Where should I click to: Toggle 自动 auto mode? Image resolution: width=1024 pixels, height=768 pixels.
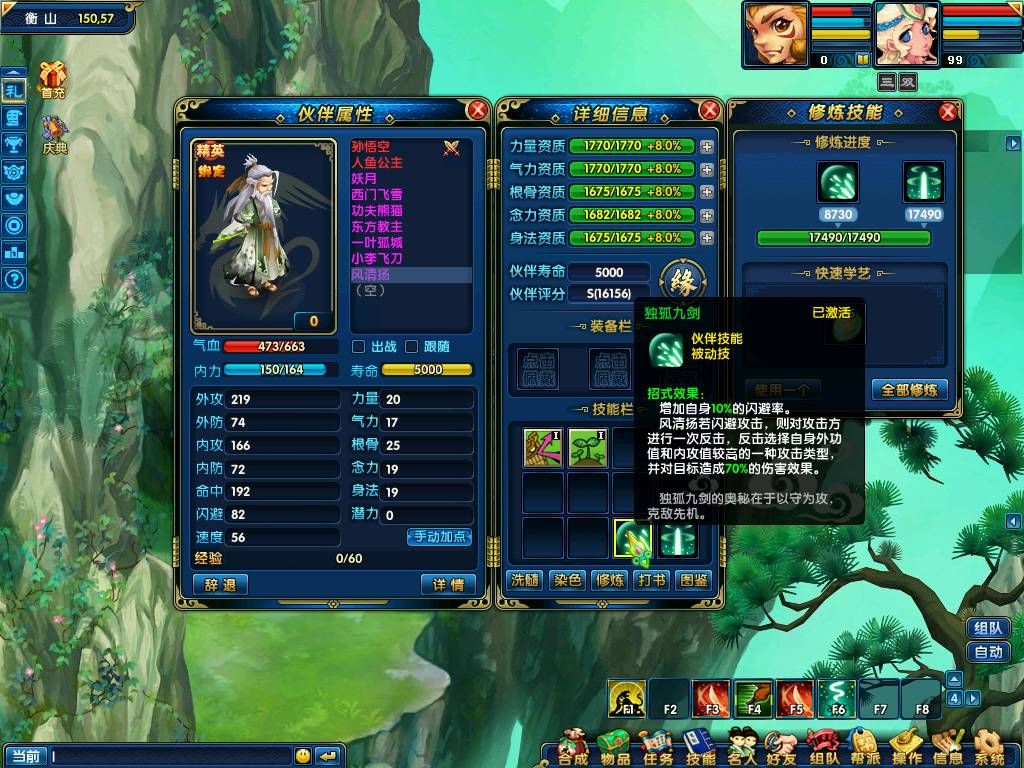coord(988,652)
